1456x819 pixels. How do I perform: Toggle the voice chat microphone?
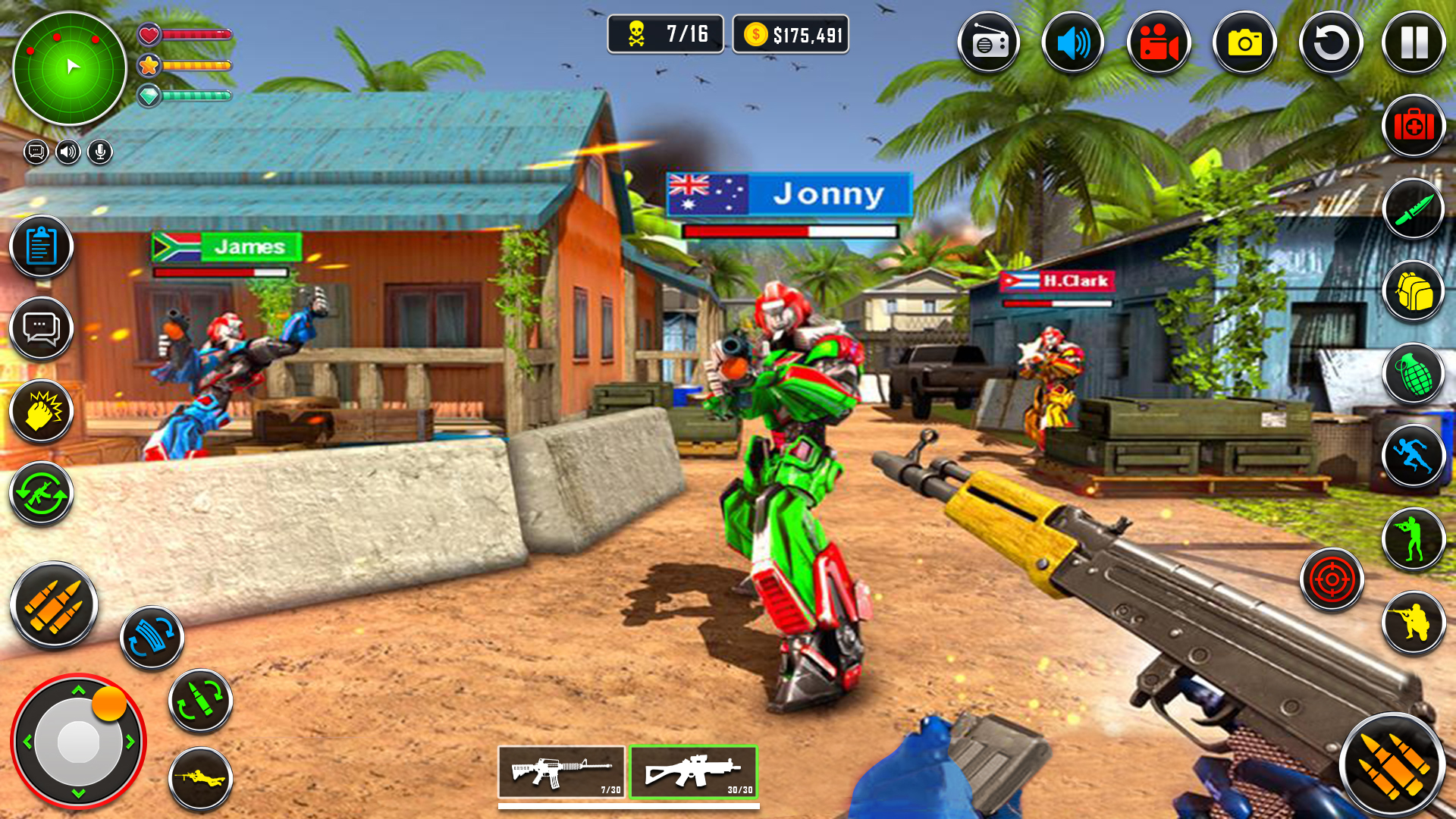click(x=99, y=152)
